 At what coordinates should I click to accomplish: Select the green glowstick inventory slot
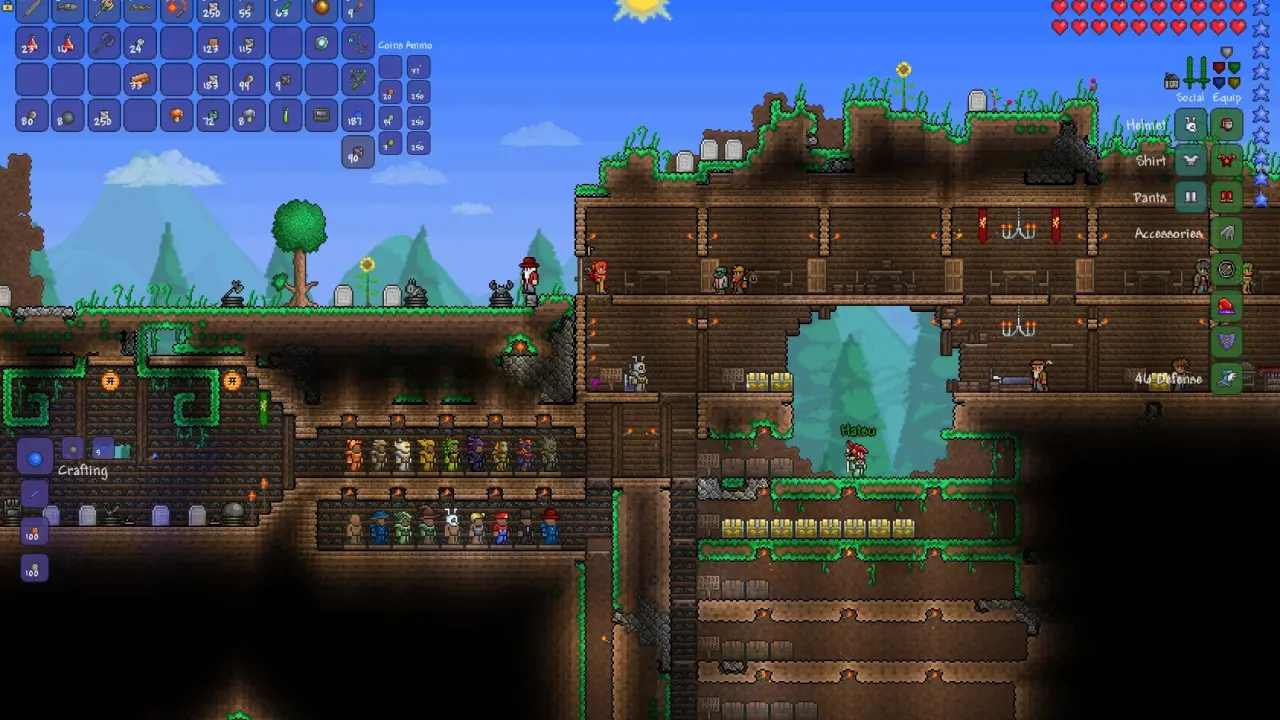pyautogui.click(x=285, y=115)
